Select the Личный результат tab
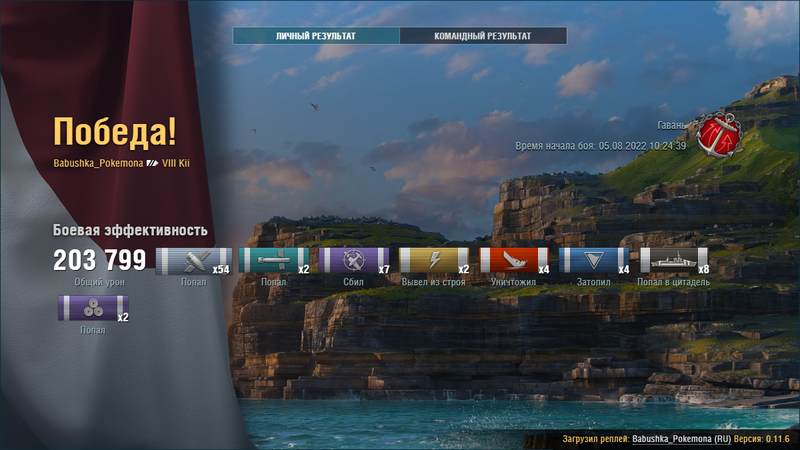Screen dimensions: 800x450 pyautogui.click(x=316, y=36)
